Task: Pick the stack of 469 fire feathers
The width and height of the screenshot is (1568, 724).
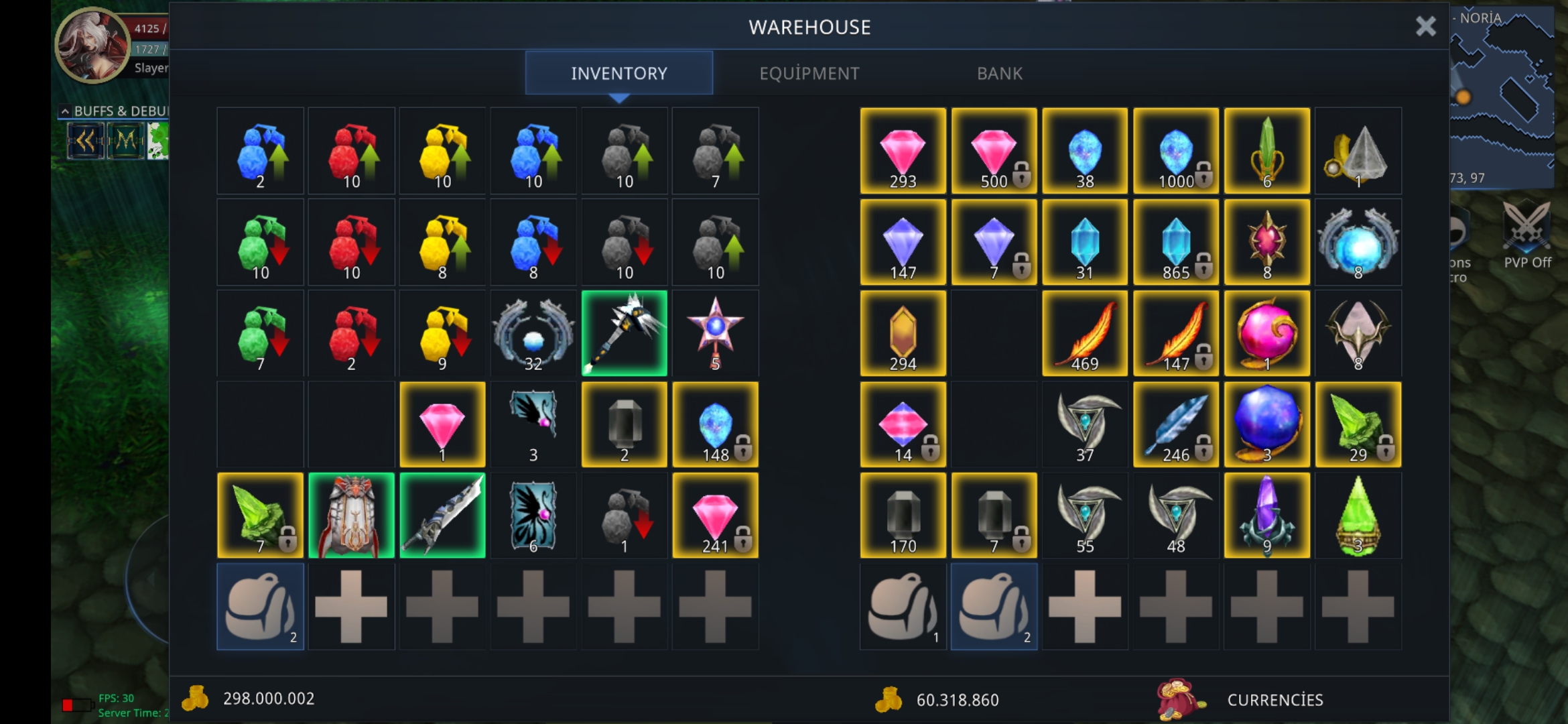Action: coord(1085,333)
